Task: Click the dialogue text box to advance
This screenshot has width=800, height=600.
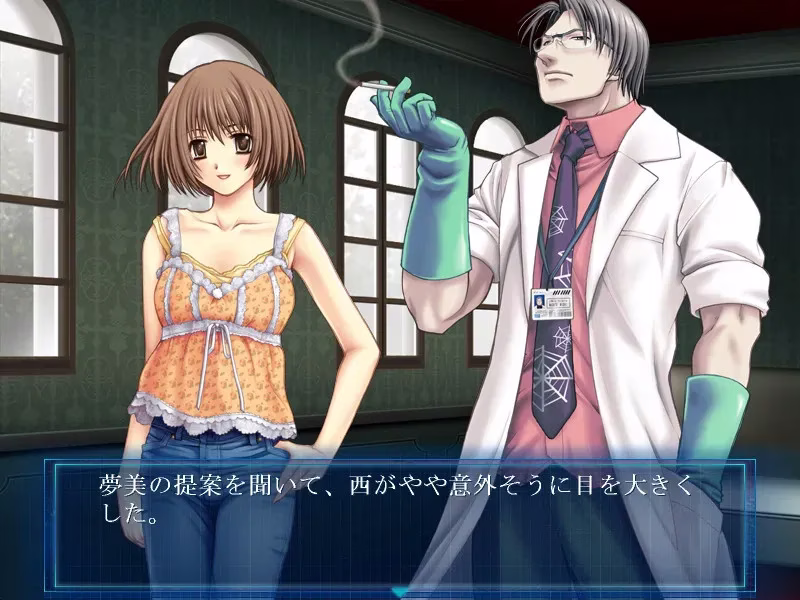Action: point(400,522)
